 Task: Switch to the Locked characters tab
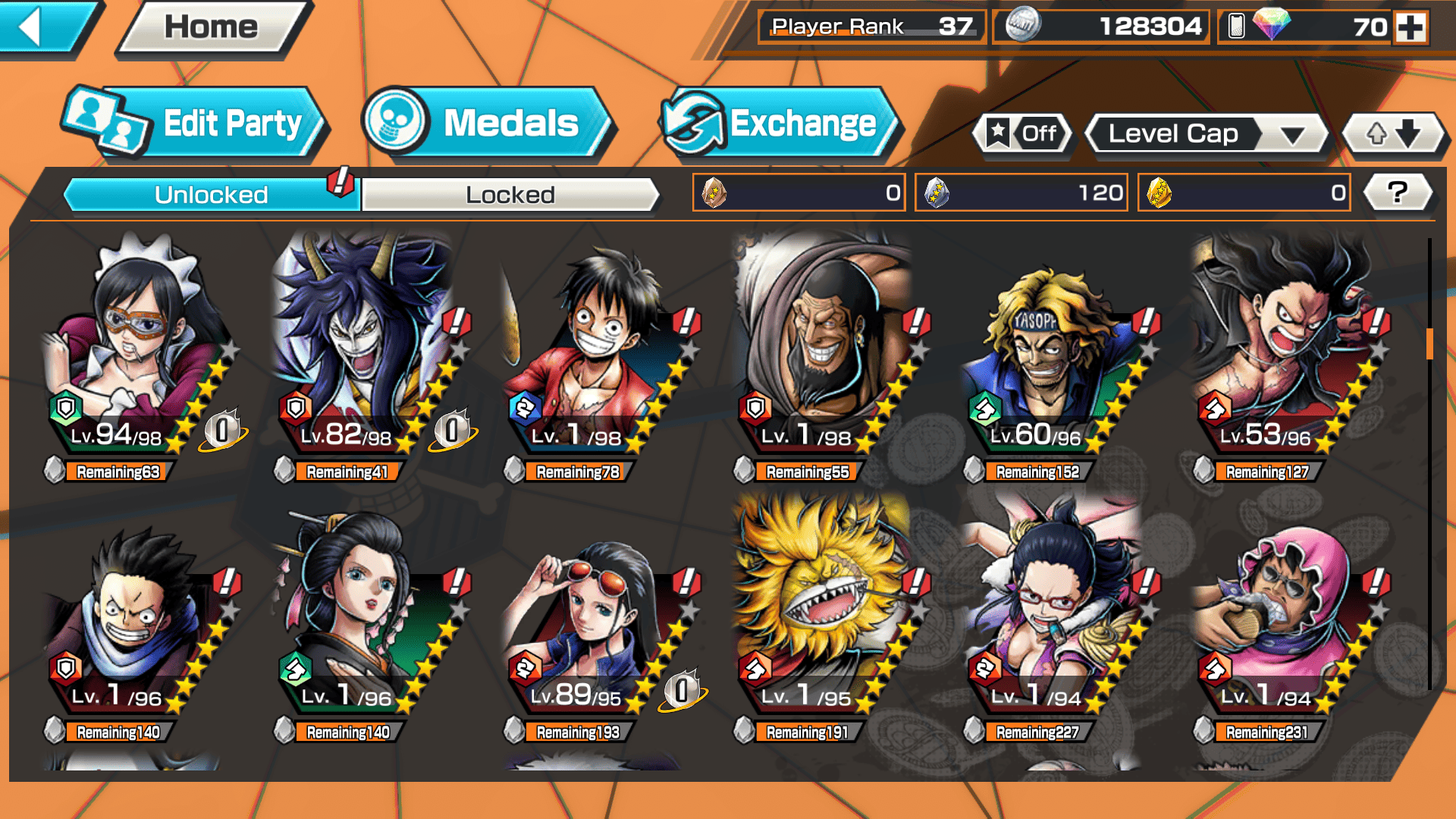click(x=510, y=195)
